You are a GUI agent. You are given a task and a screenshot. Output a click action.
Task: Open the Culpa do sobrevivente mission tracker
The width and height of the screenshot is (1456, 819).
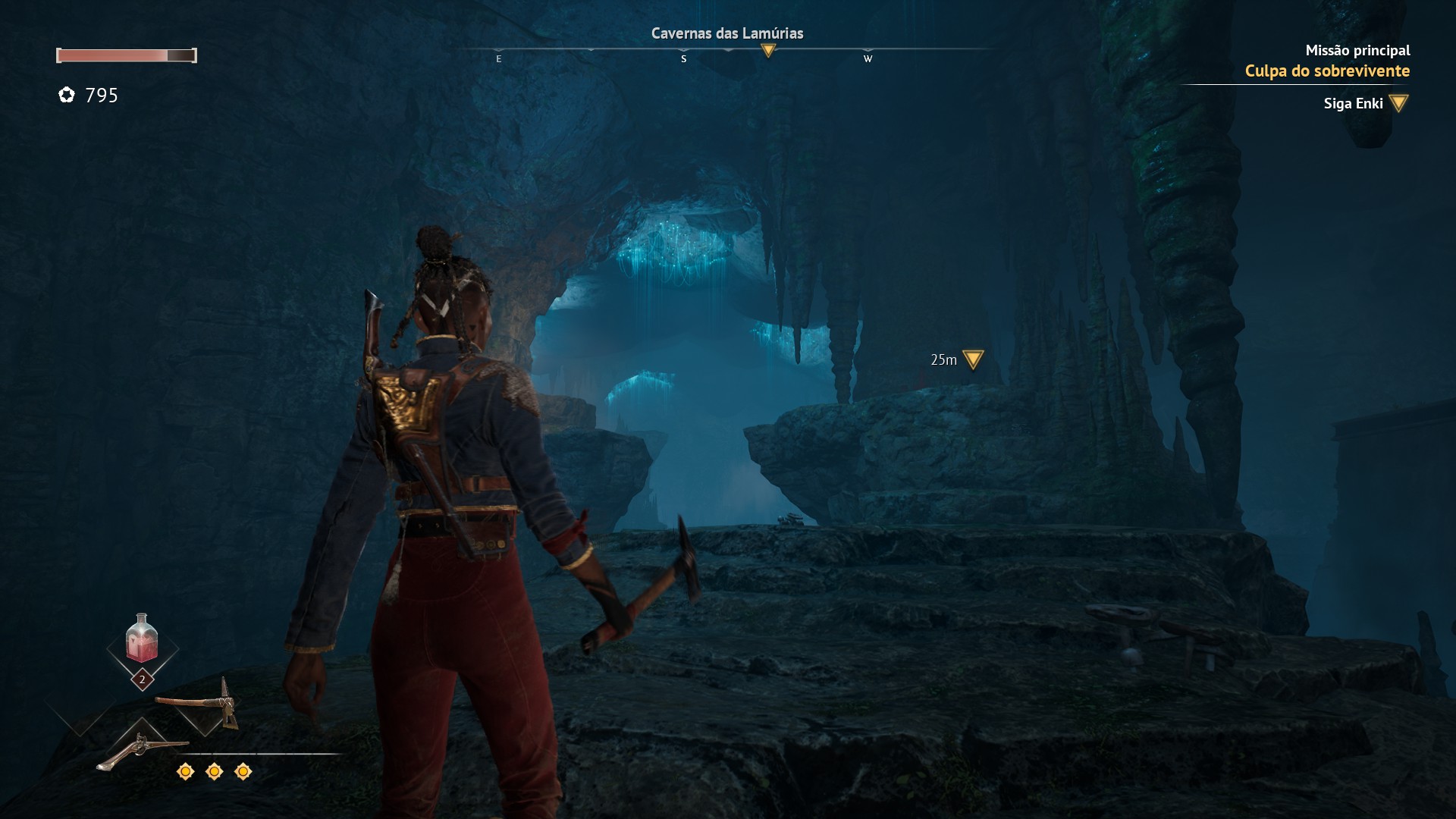pyautogui.click(x=1326, y=71)
